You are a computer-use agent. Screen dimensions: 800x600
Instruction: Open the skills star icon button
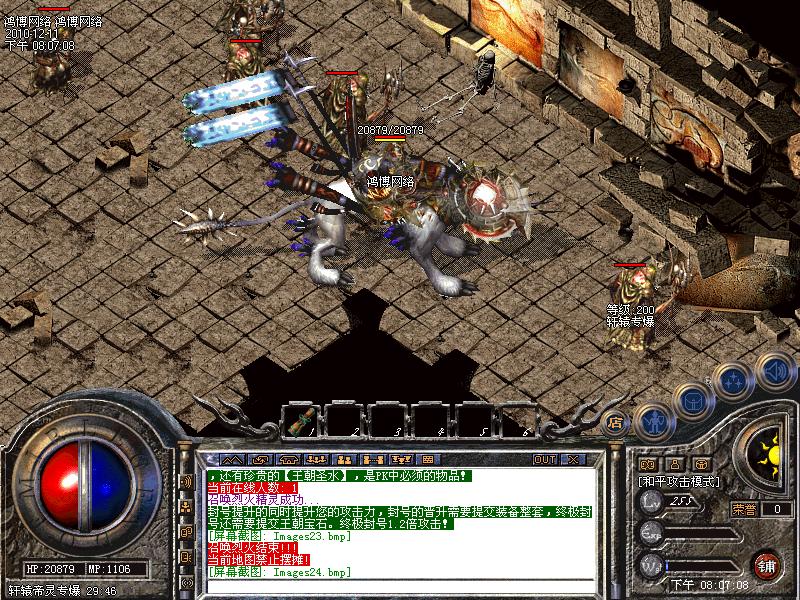[x=734, y=380]
